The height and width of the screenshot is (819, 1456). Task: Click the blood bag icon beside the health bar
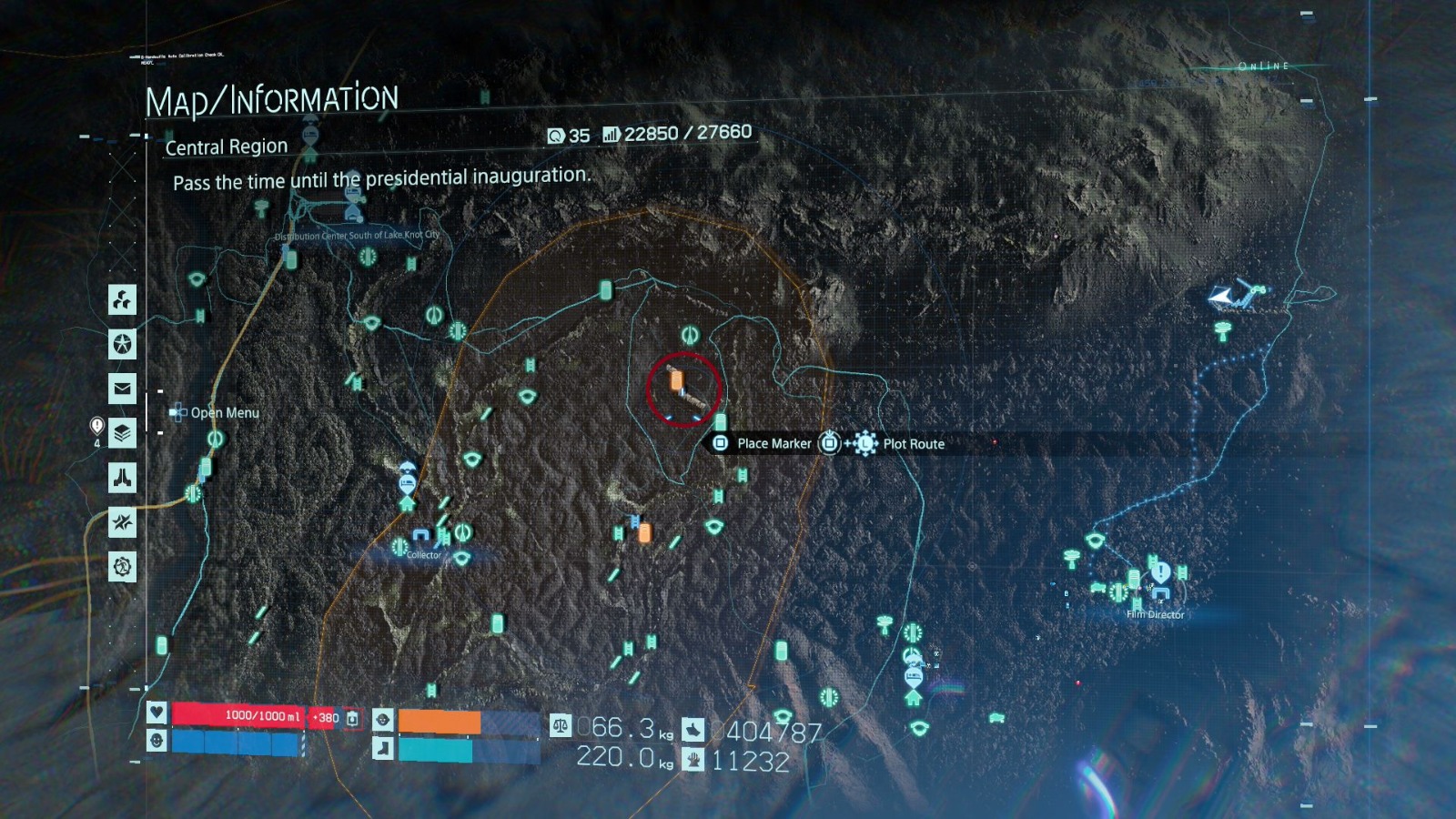(x=350, y=719)
